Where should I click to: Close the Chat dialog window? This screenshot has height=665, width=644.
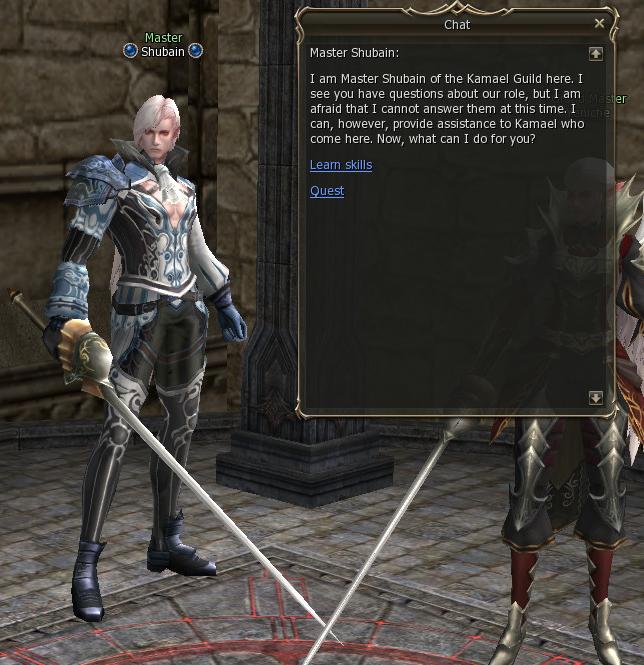tap(599, 23)
